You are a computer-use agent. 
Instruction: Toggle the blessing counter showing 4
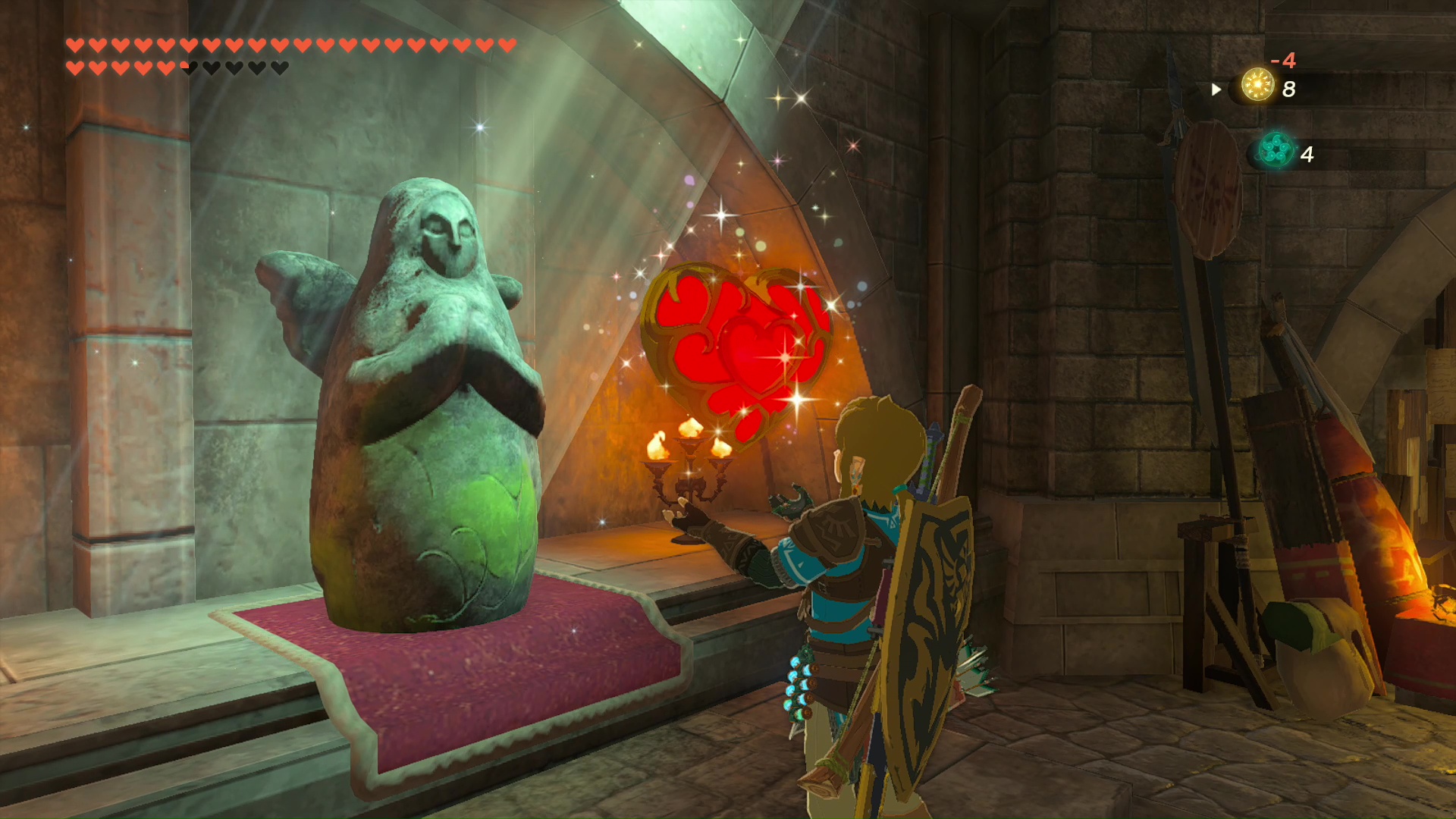tap(1307, 155)
